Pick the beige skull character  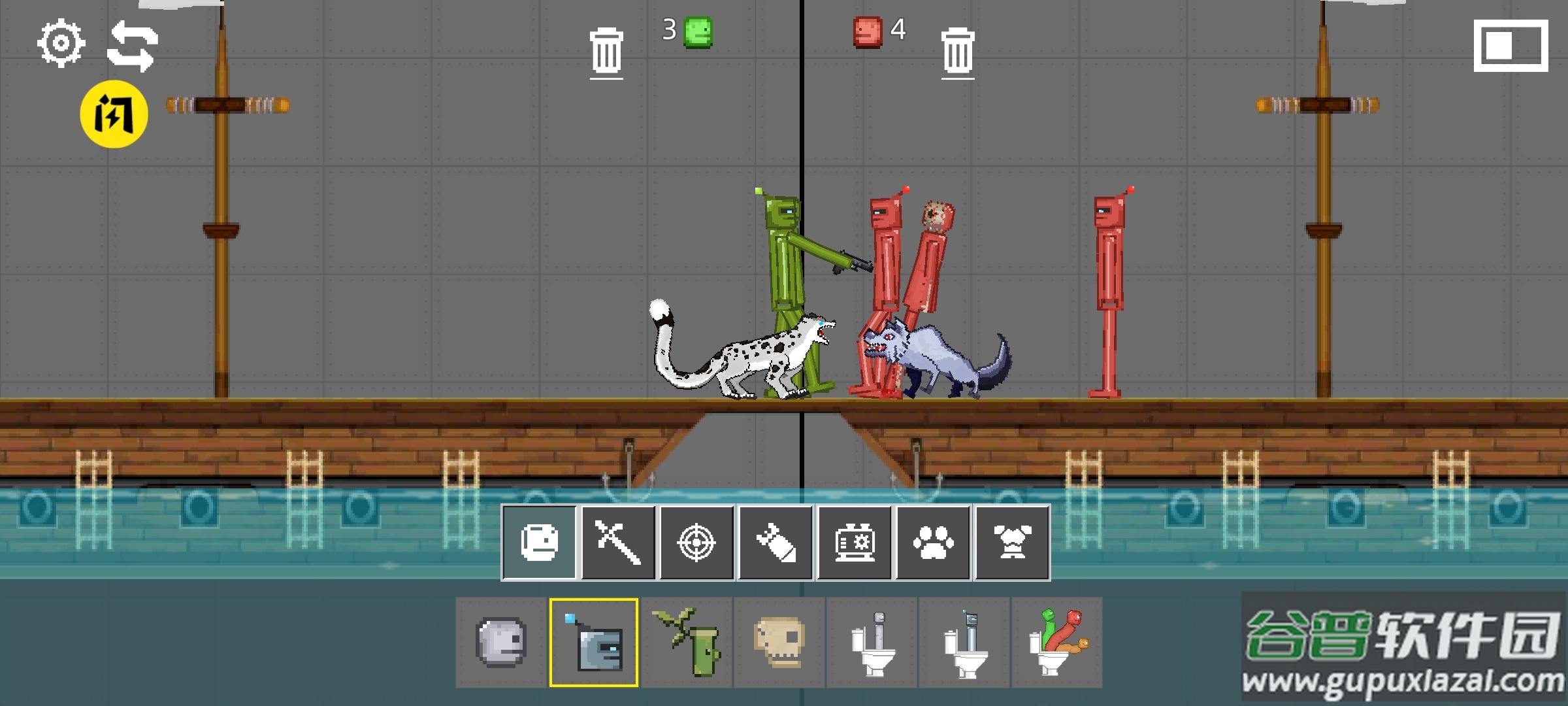click(779, 642)
